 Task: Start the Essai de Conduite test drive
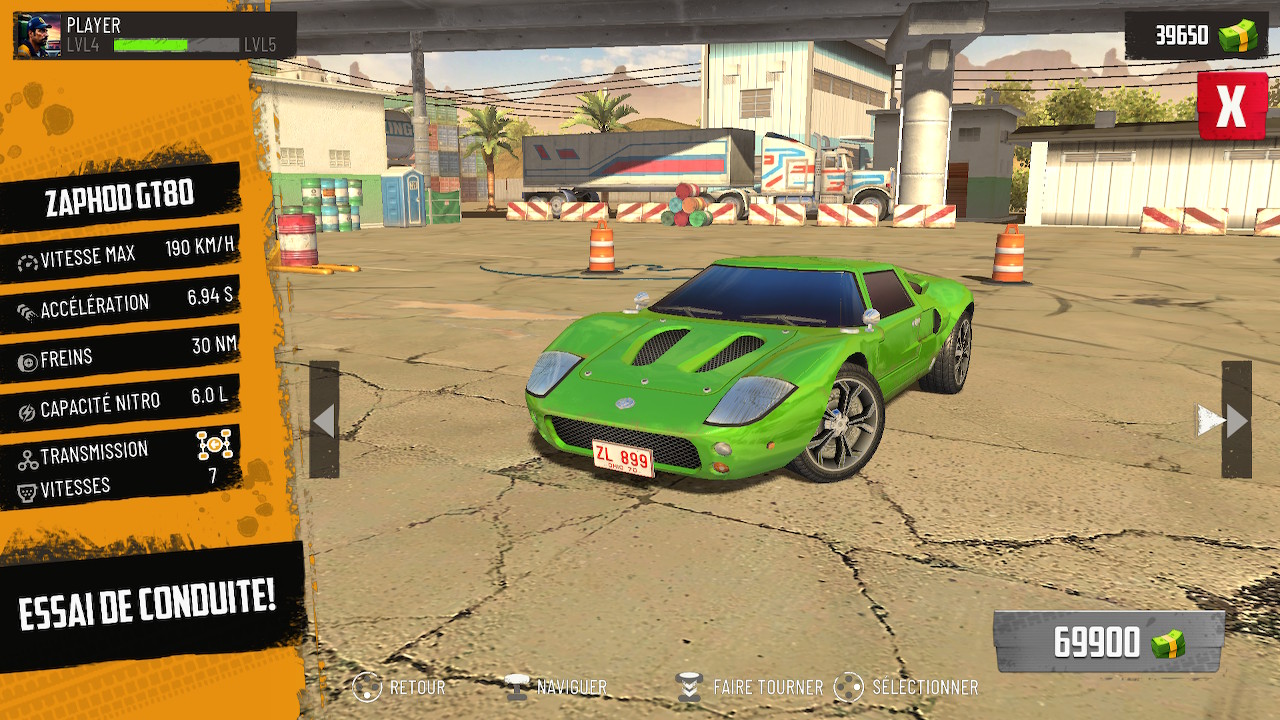tap(148, 602)
